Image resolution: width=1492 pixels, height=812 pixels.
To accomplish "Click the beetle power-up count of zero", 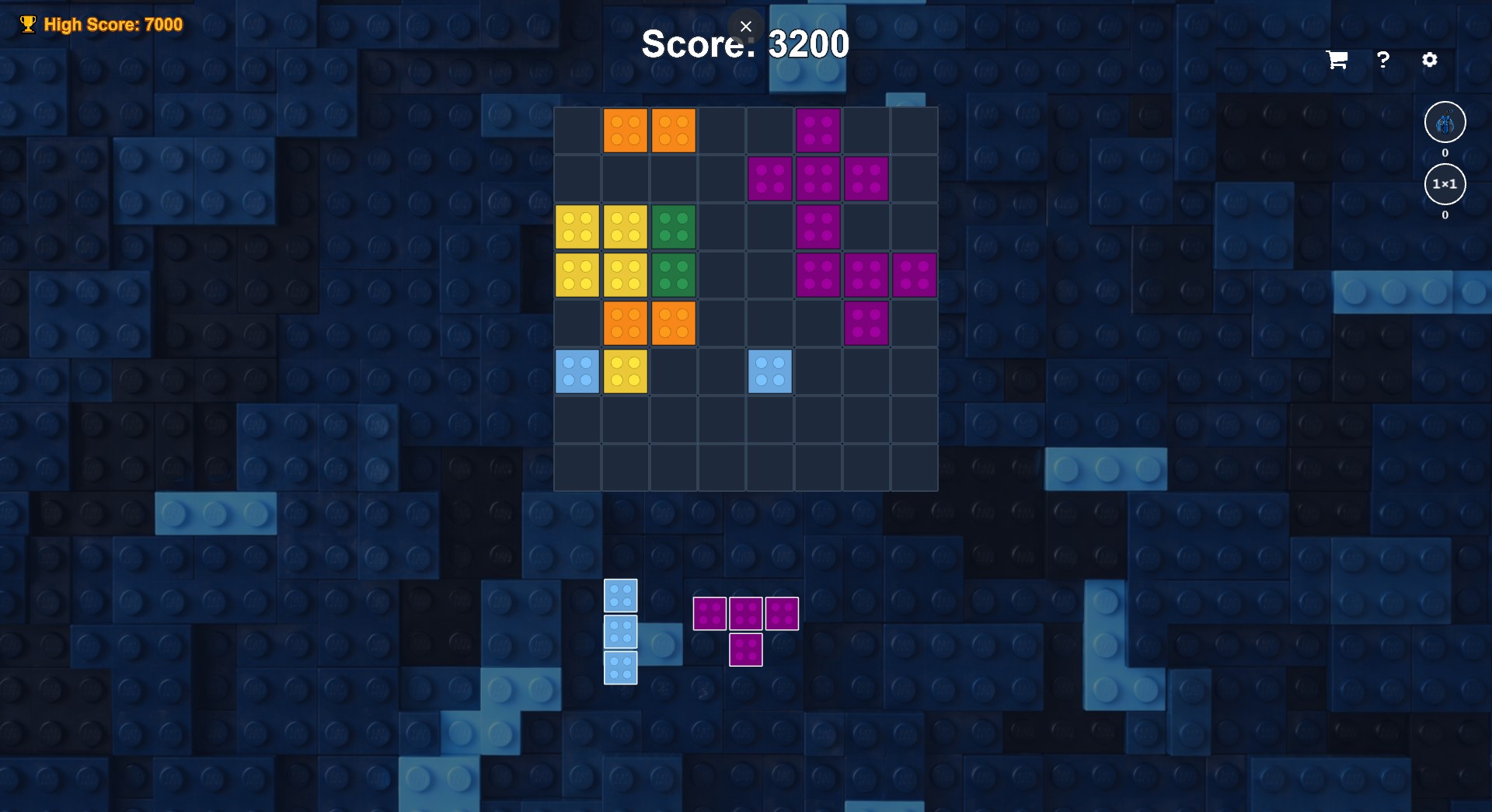I will coord(1445,153).
